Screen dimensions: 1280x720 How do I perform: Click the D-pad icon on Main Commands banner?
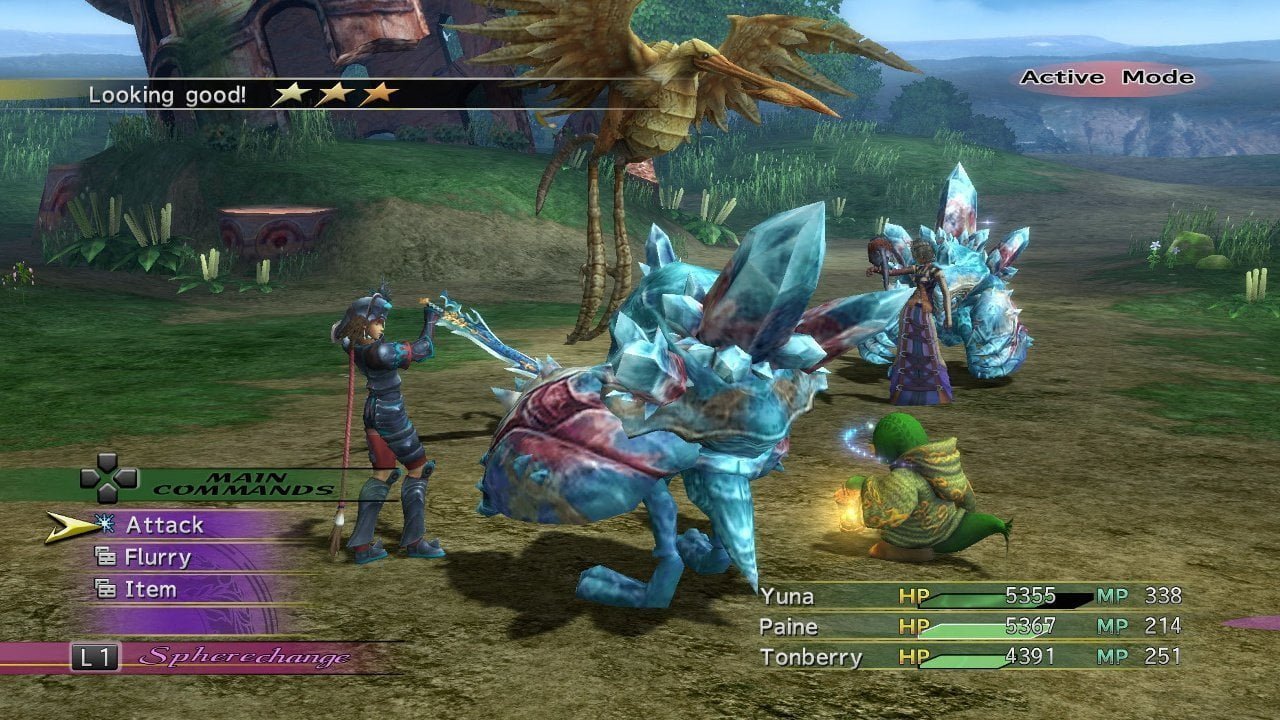(x=107, y=480)
